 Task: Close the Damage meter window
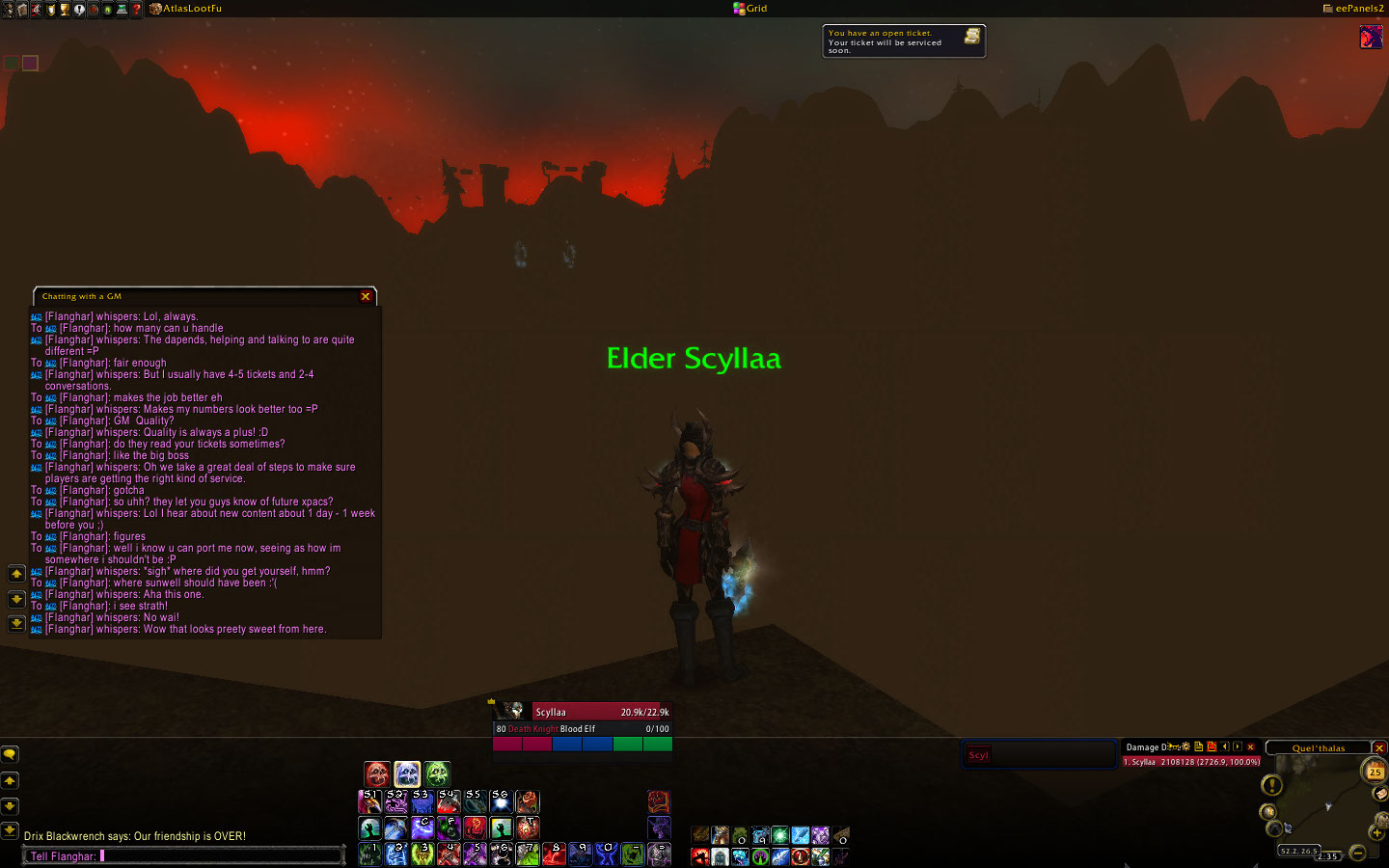pyautogui.click(x=1251, y=747)
